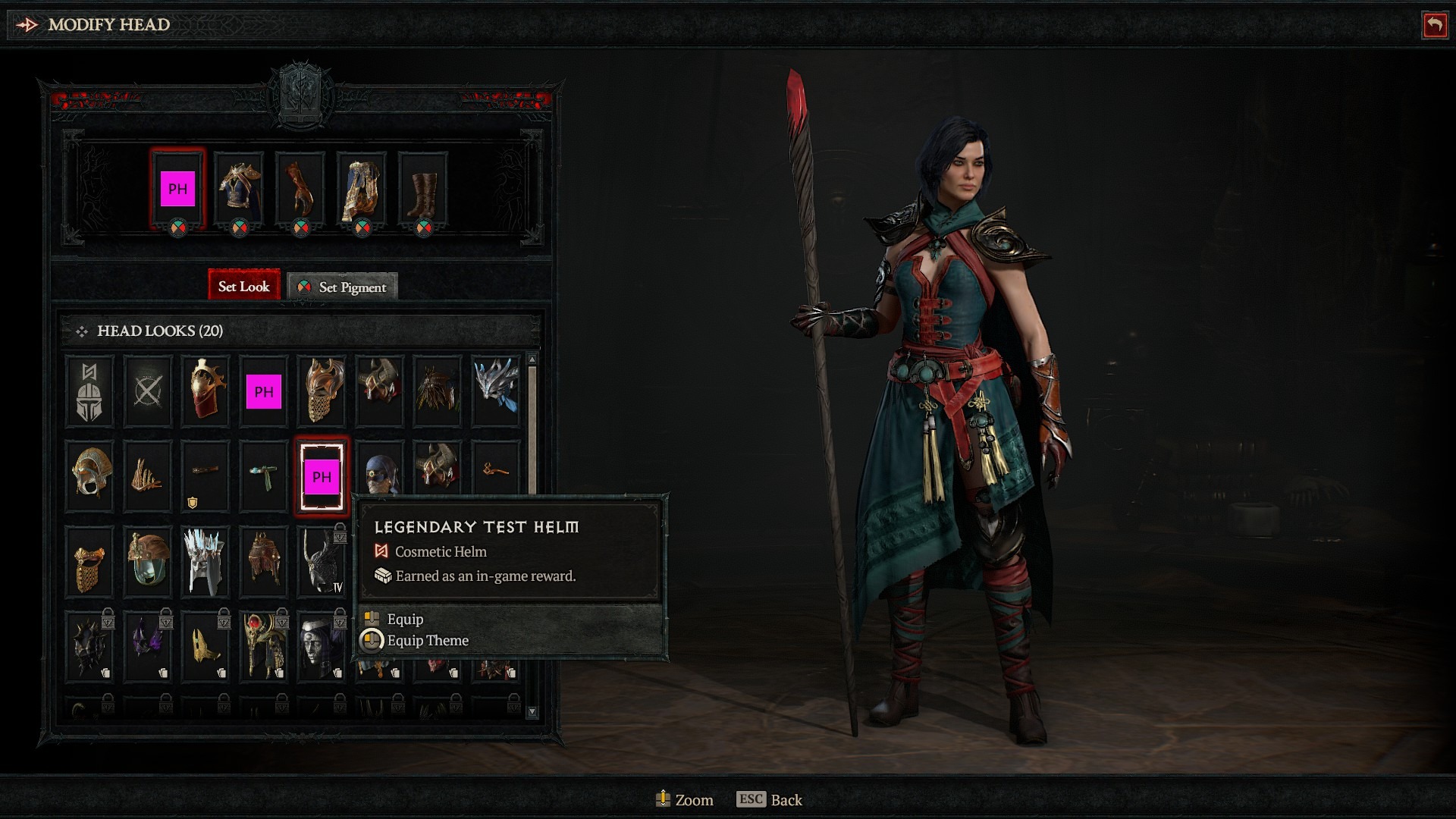Image resolution: width=1456 pixels, height=819 pixels.
Task: Switch to the Set Pigment tab
Action: (x=343, y=287)
